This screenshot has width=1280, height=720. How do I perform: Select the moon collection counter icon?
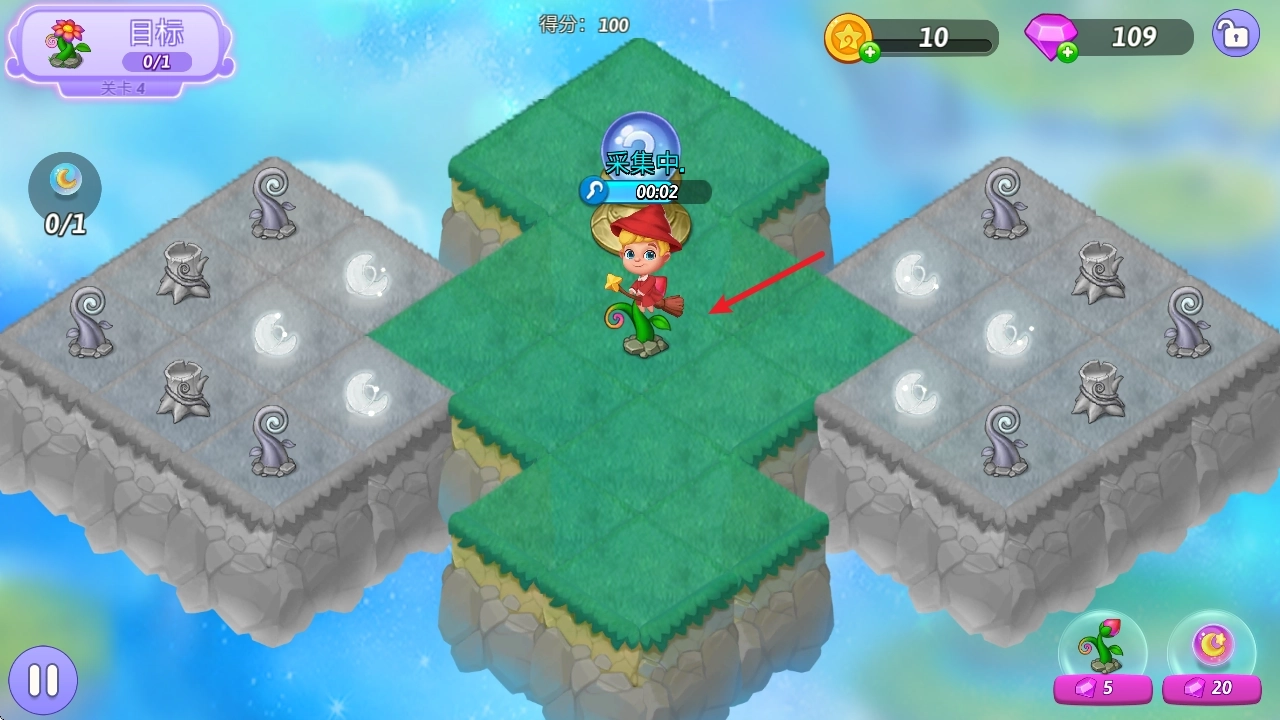65,184
